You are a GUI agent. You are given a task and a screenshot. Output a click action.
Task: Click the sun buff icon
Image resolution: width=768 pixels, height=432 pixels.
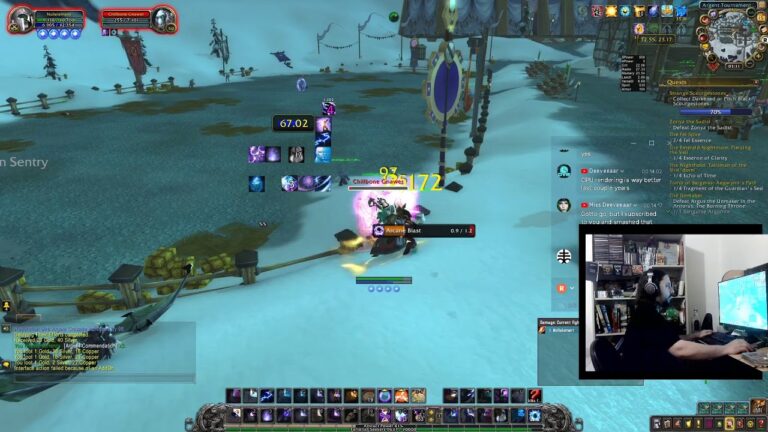tap(611, 11)
